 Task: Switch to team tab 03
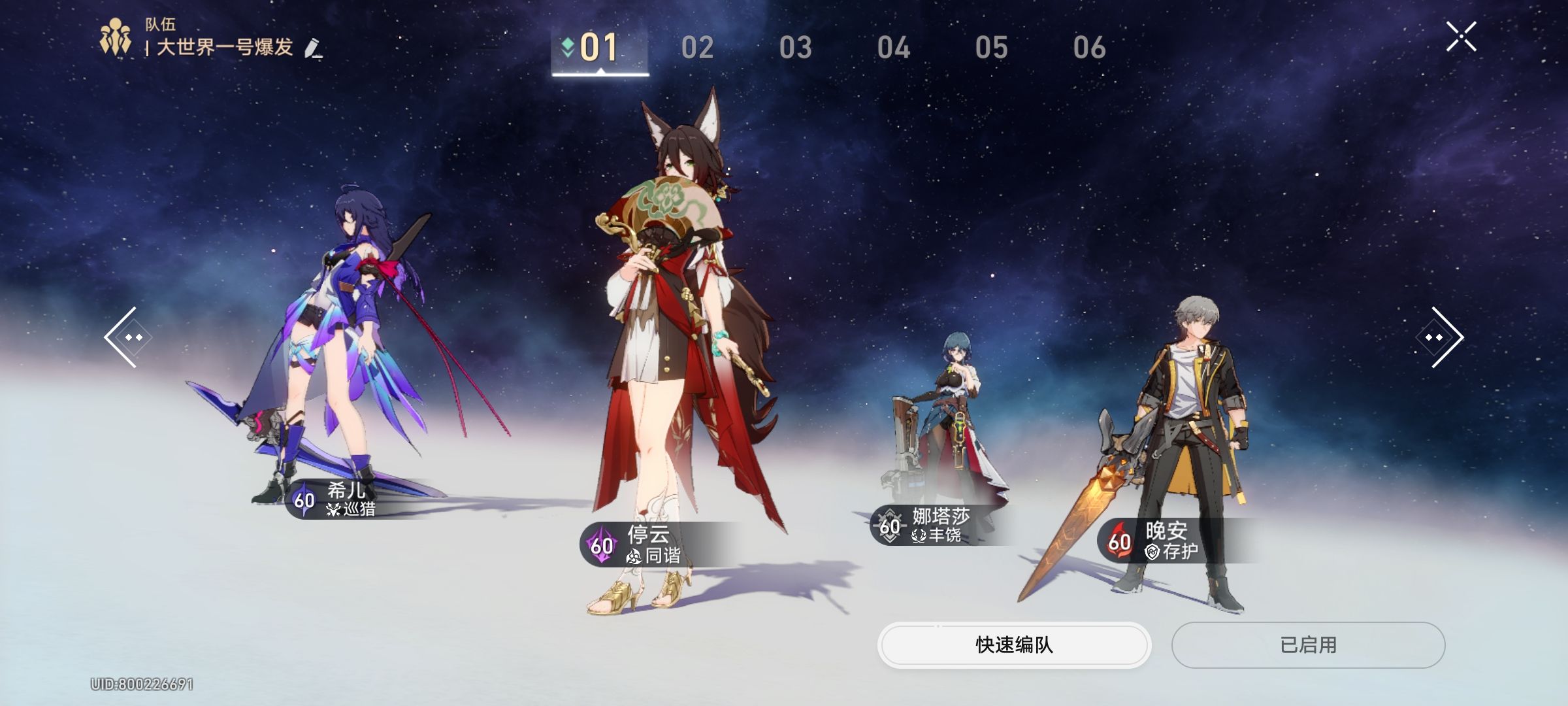(x=795, y=48)
